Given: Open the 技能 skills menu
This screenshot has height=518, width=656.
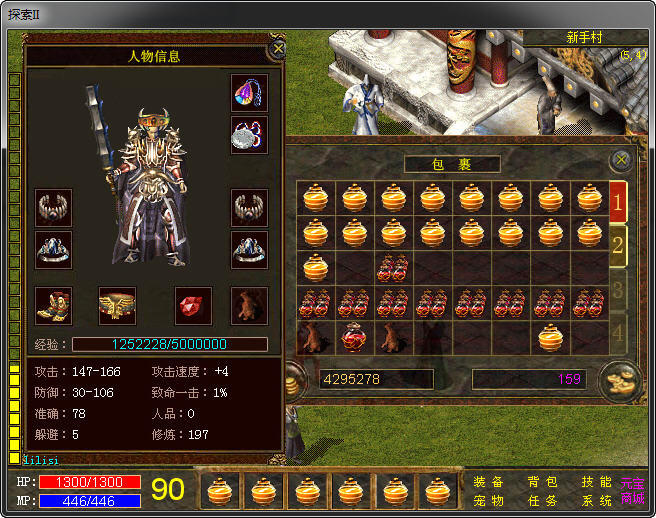Looking at the screenshot, I should pos(596,482).
